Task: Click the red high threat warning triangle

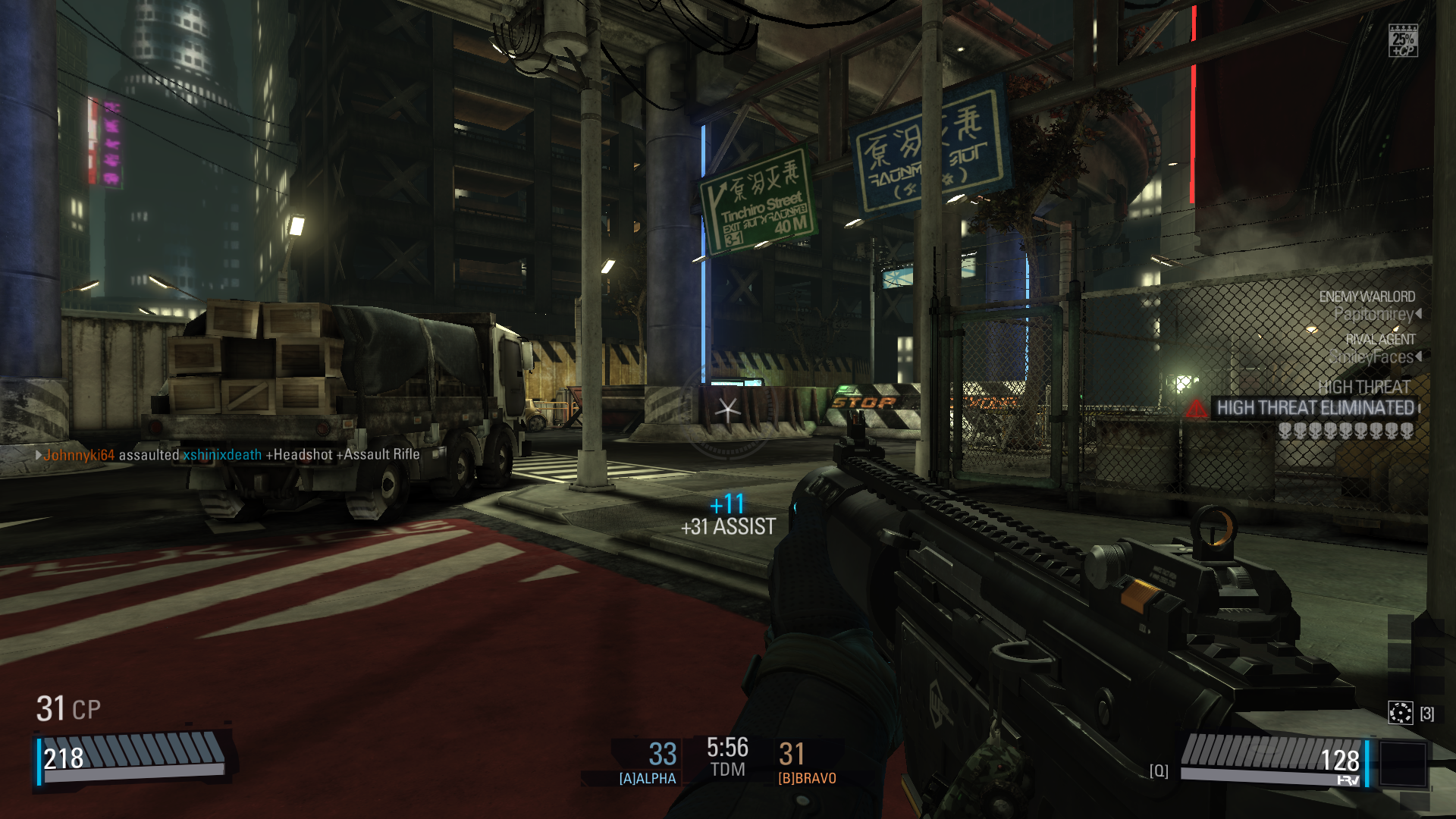Action: (1196, 409)
